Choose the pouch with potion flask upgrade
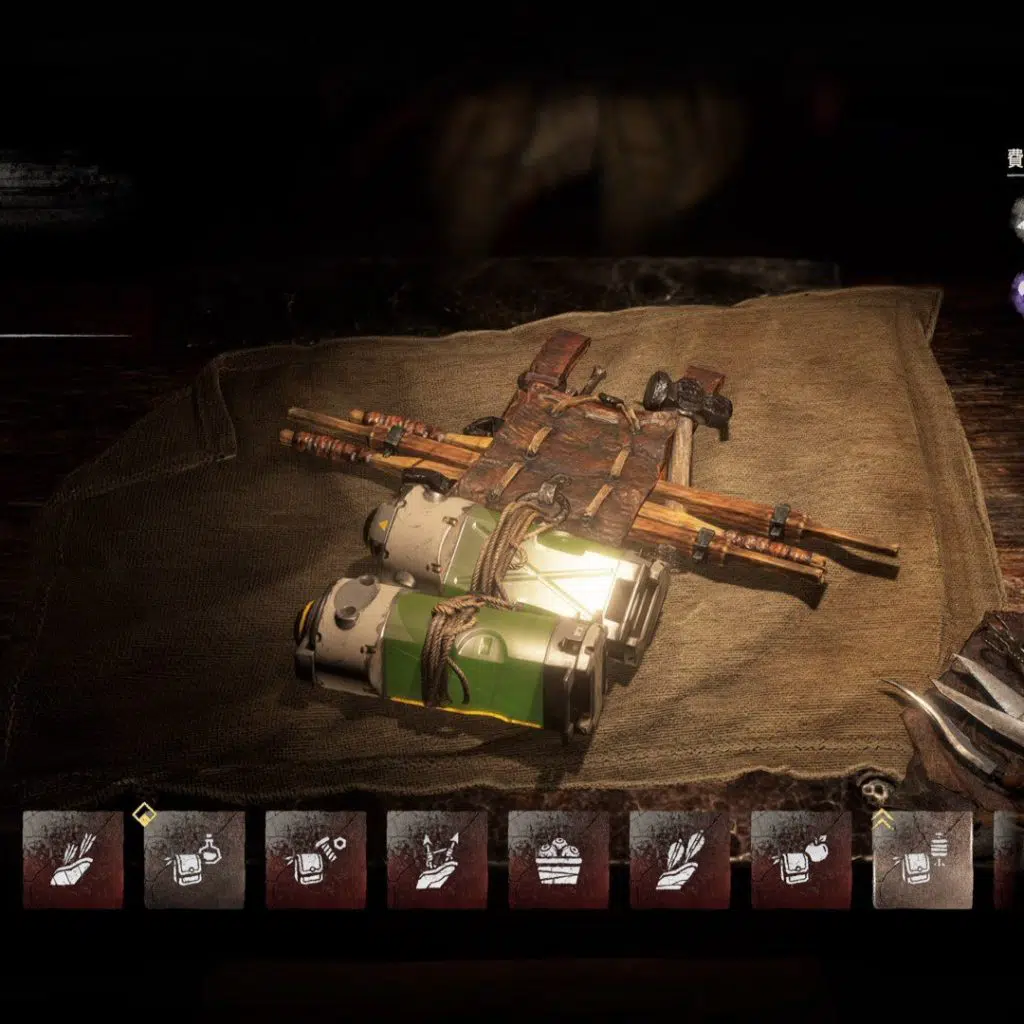Image resolution: width=1024 pixels, height=1024 pixels. coord(194,859)
